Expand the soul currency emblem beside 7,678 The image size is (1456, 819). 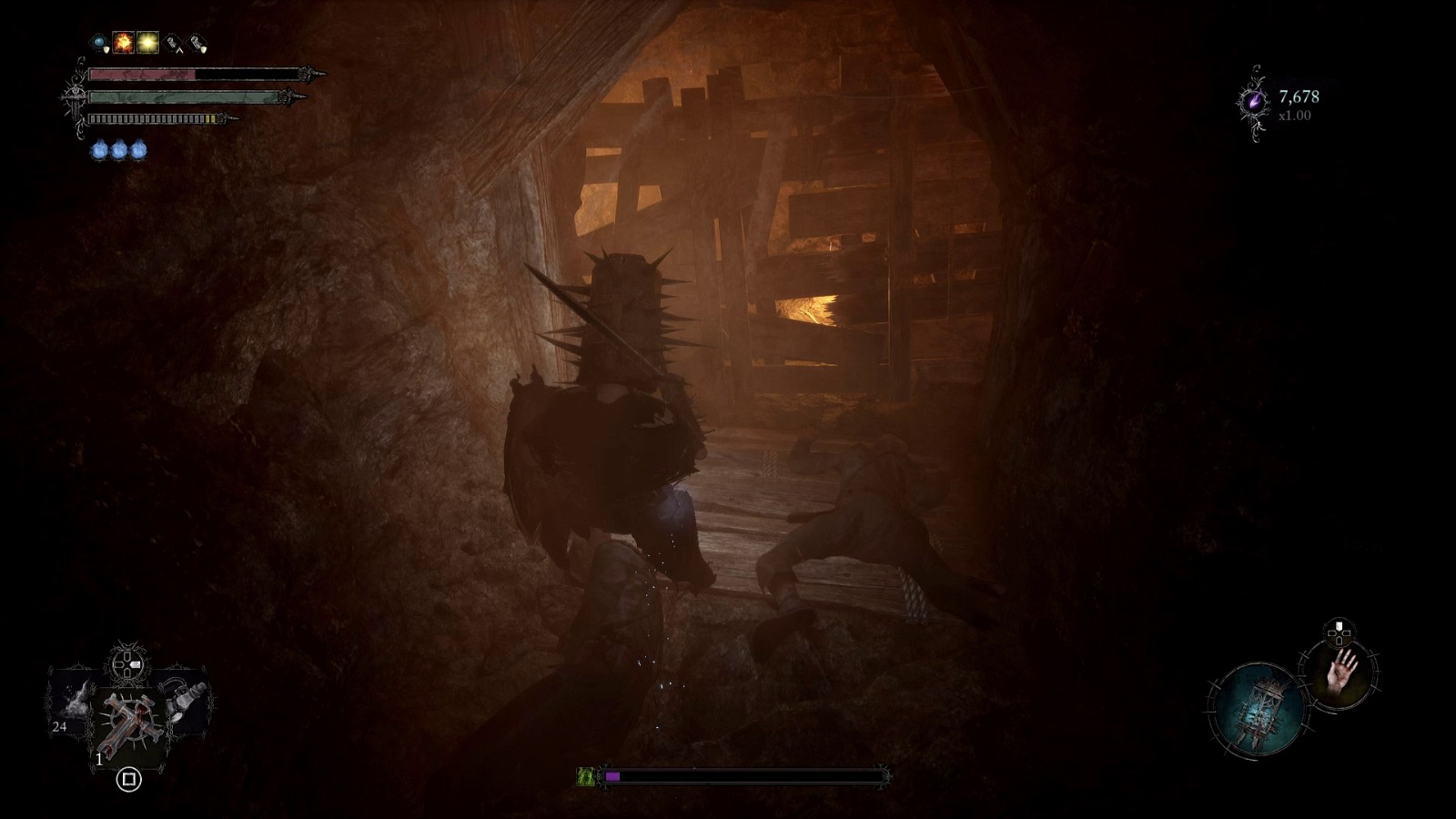pos(1254,102)
